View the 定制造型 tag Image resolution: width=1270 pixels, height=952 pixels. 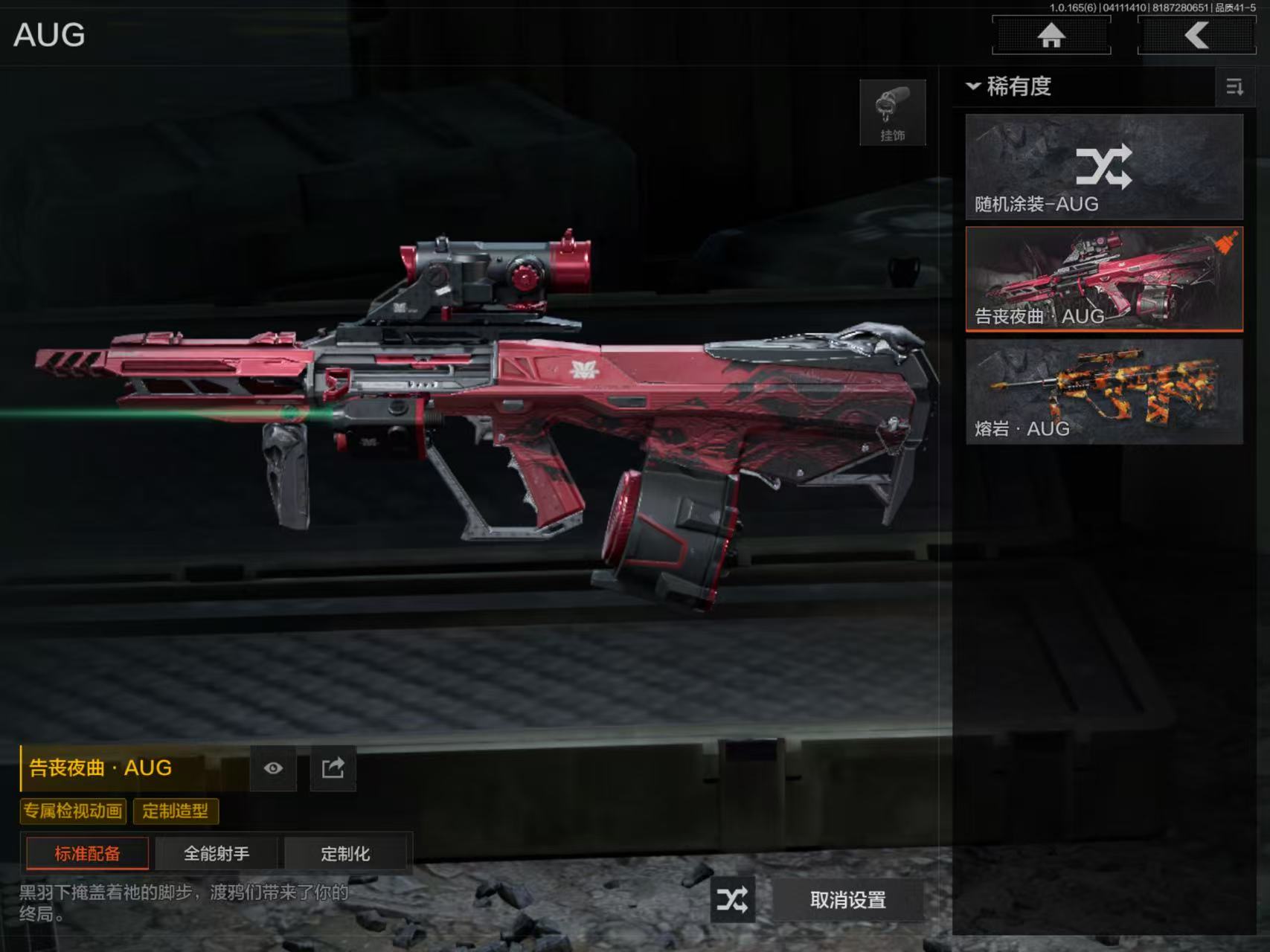176,811
